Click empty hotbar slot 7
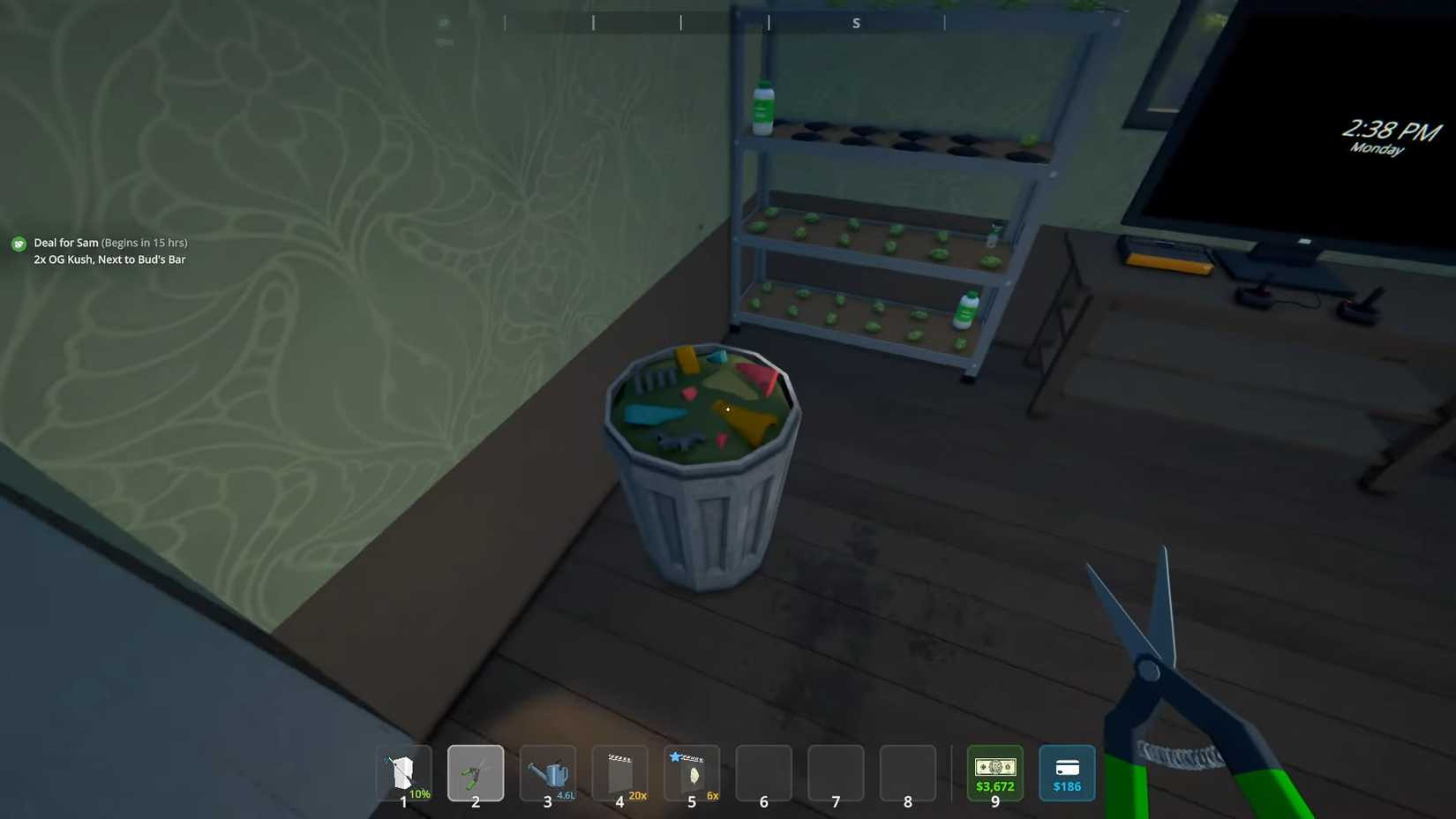The height and width of the screenshot is (819, 1456). [x=835, y=772]
